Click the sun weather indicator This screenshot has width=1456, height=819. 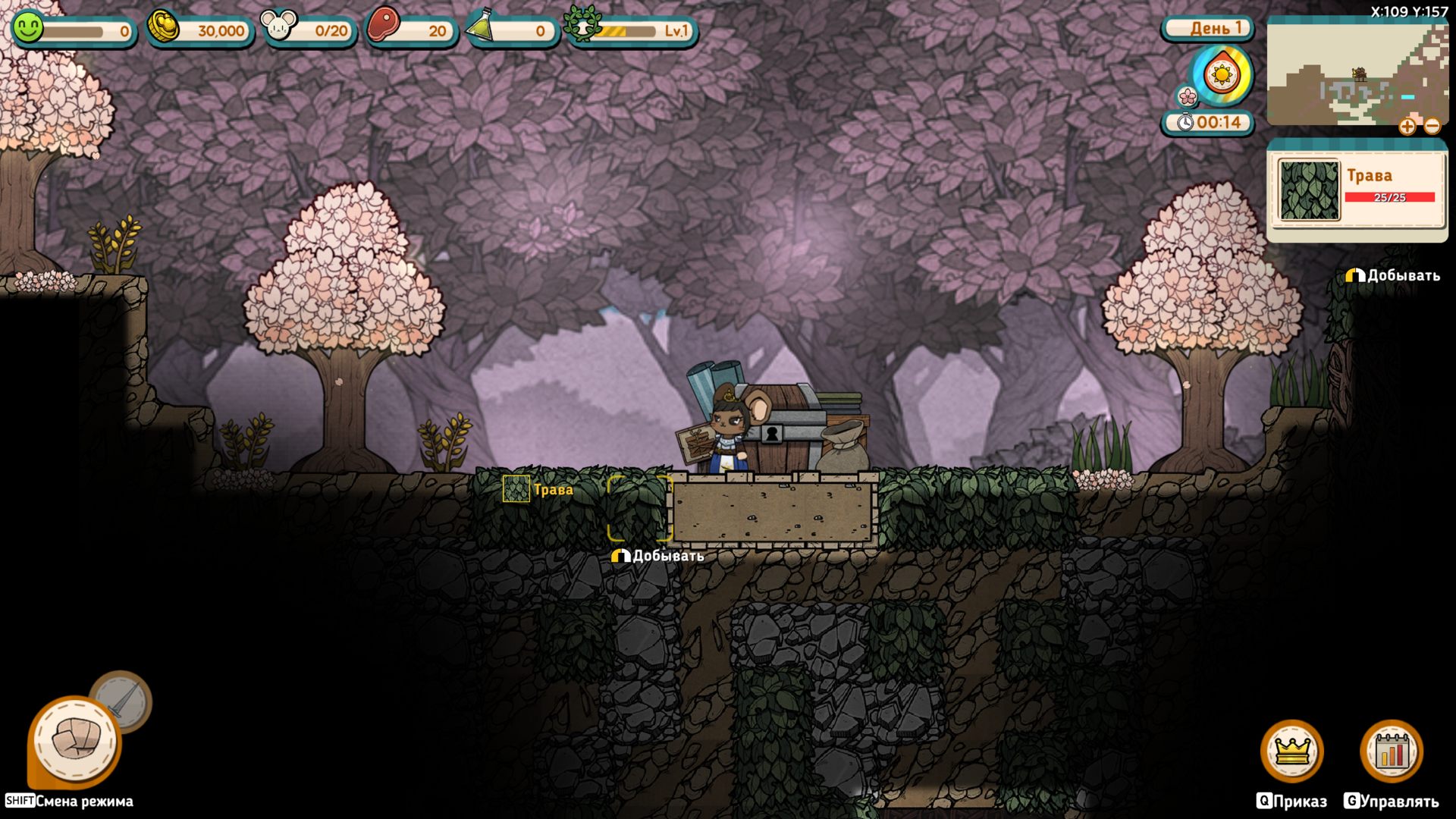1222,75
